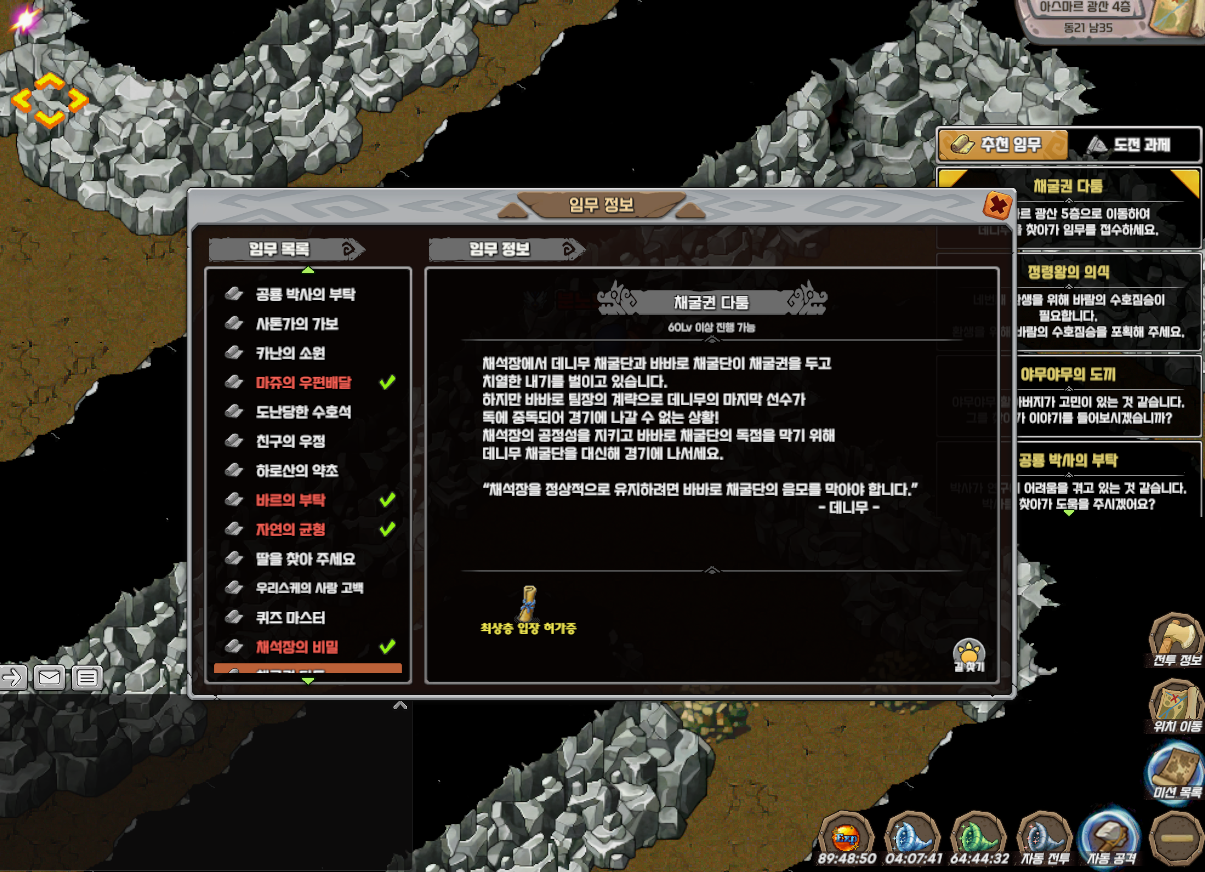Click the 길 찾기 pathfinding paw button
1205x872 pixels.
968,655
